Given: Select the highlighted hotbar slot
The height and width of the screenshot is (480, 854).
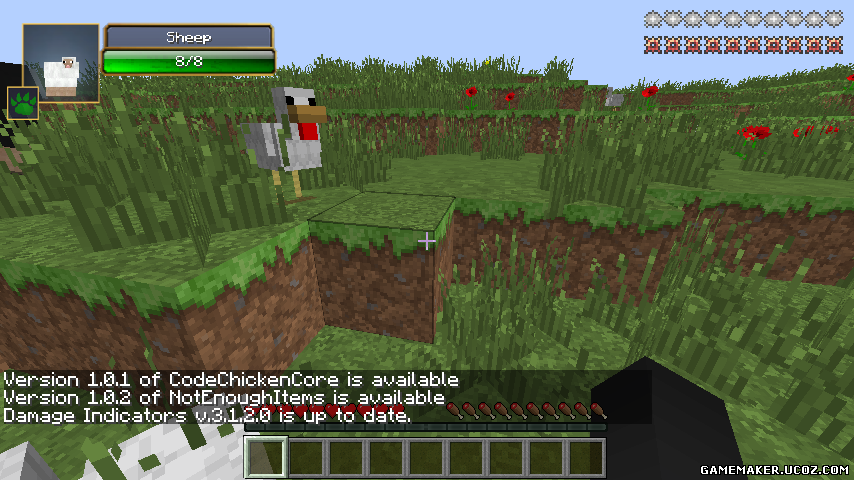Looking at the screenshot, I should 266,457.
